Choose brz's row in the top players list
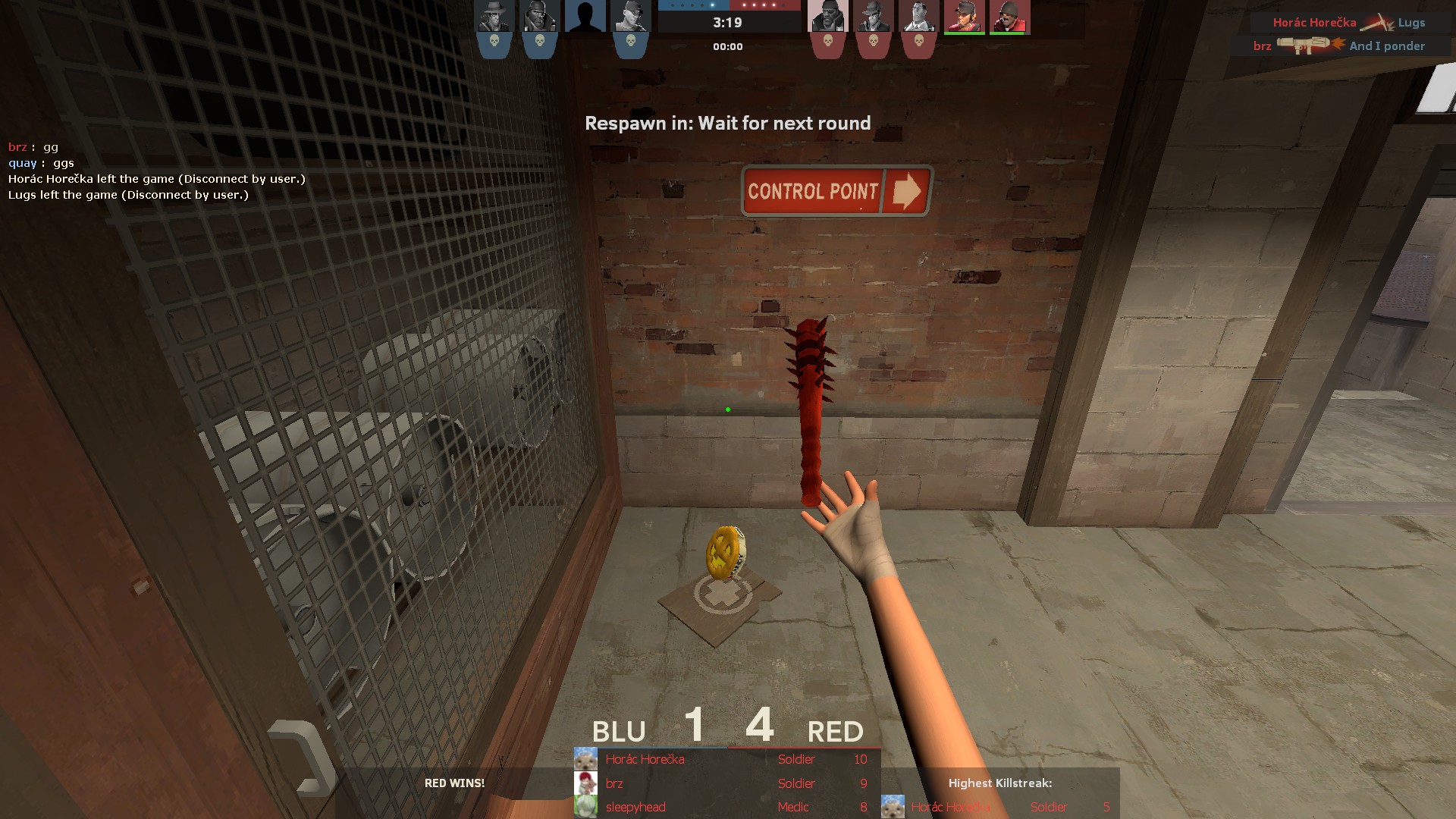The width and height of the screenshot is (1456, 819). 726,783
